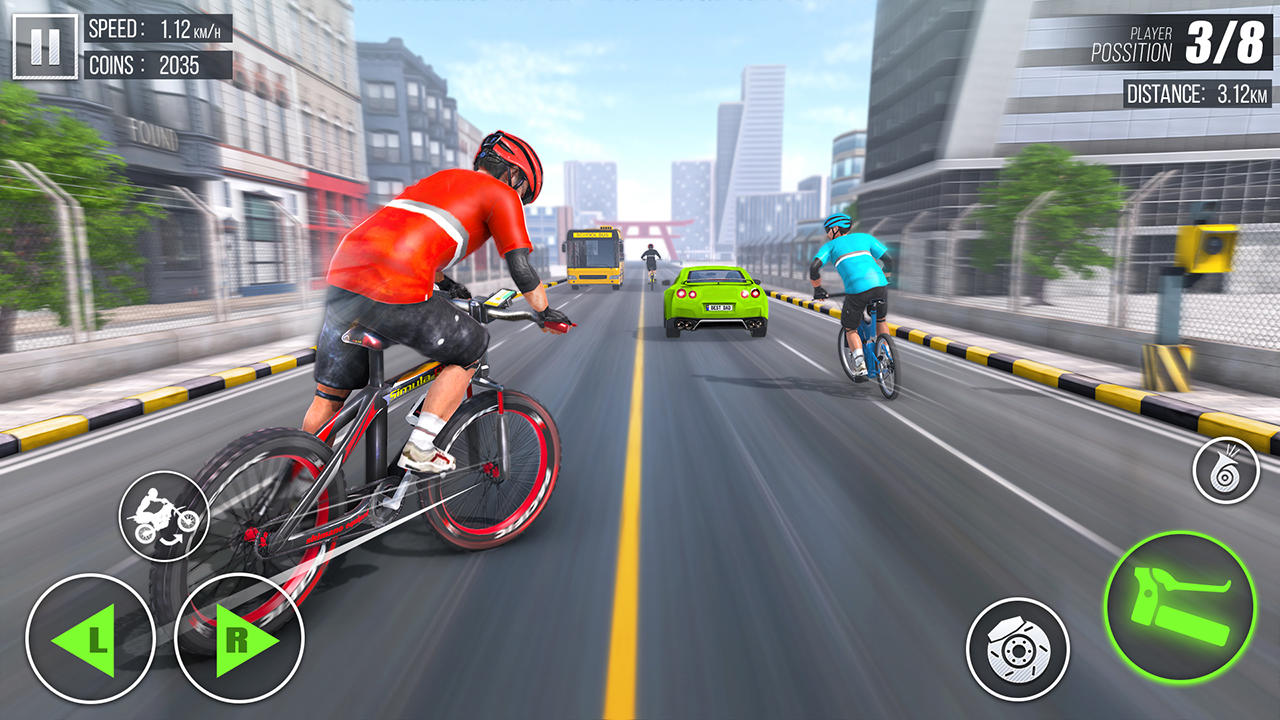
Task: Hit the rear brake disc button
Action: [1015, 649]
